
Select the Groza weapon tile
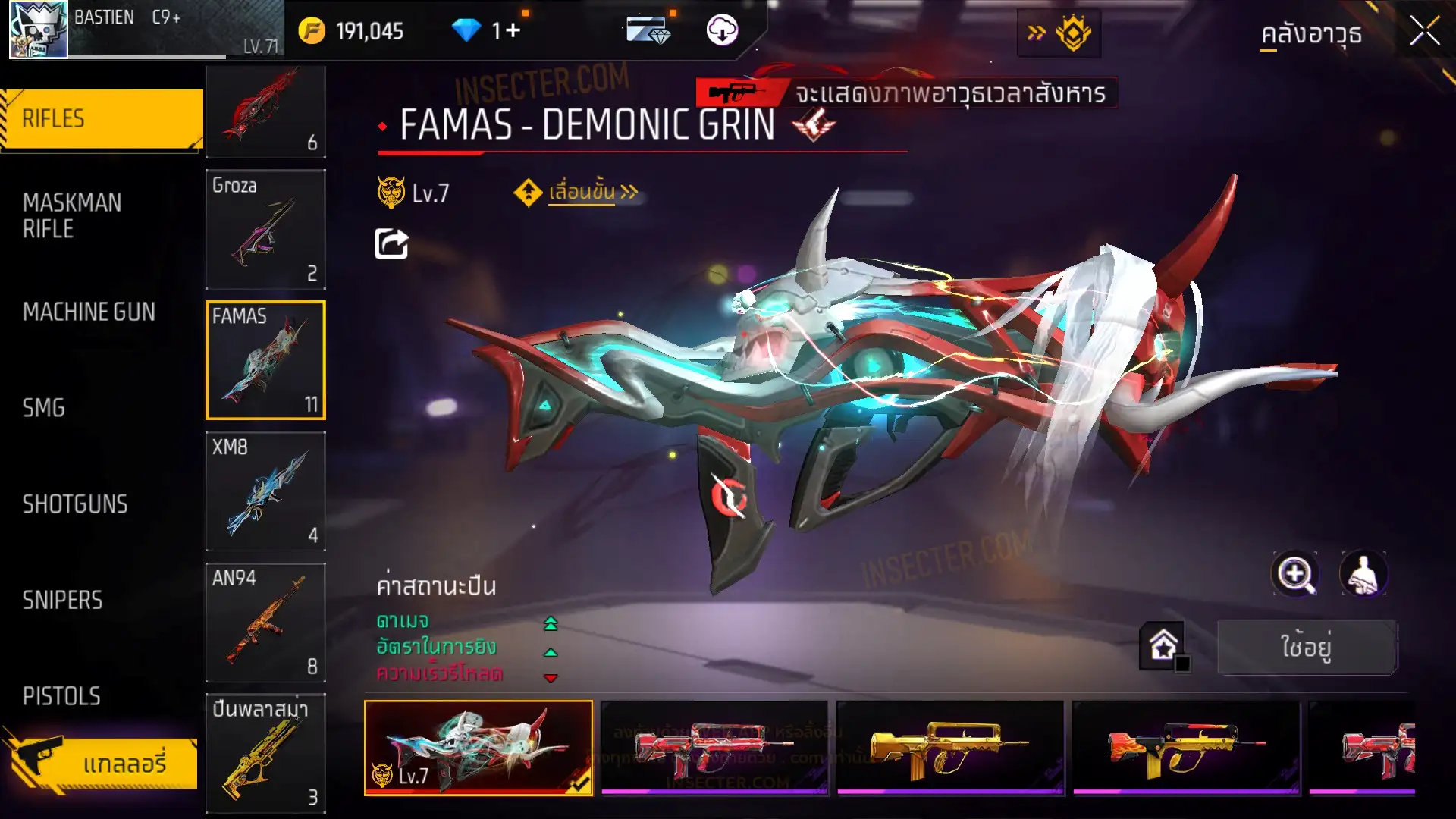[265, 229]
